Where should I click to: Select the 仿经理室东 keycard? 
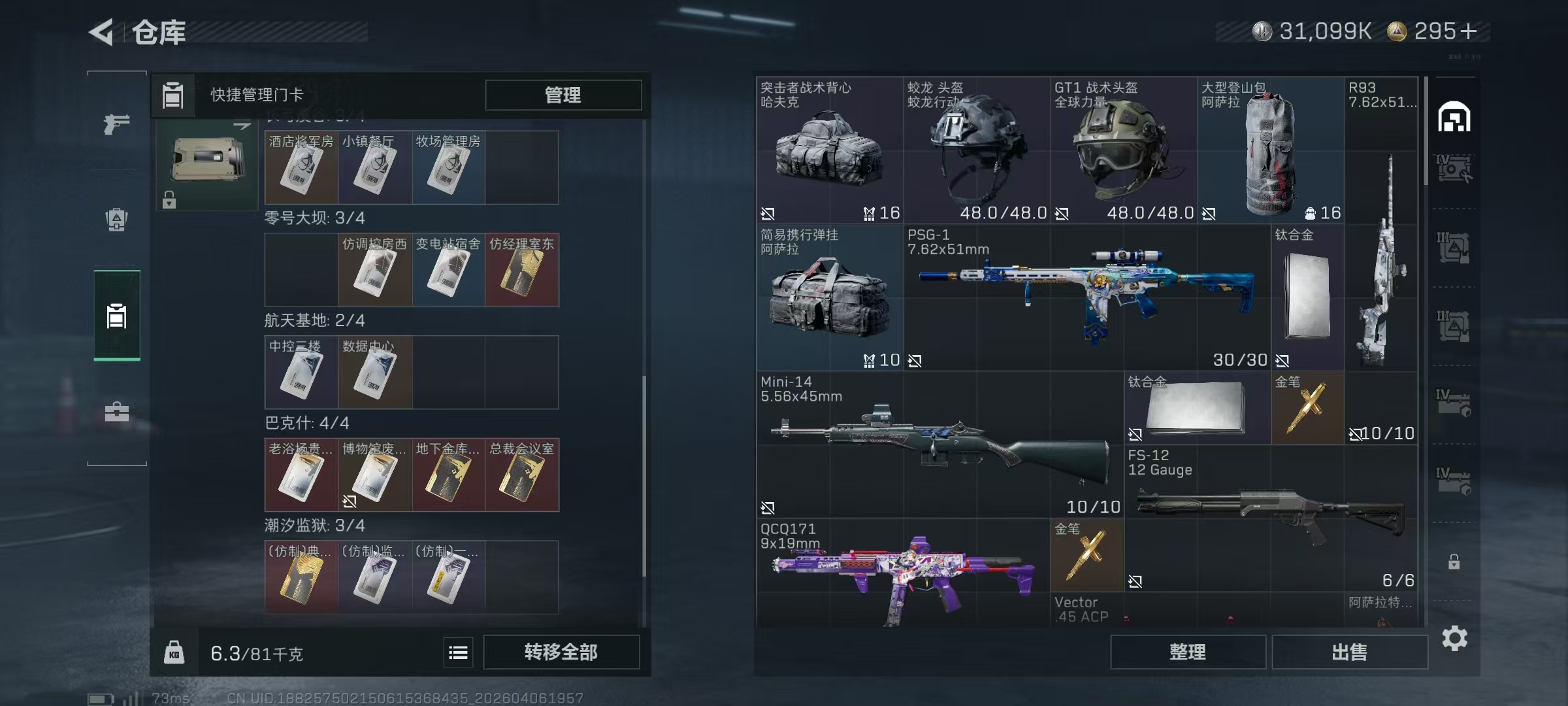click(521, 270)
